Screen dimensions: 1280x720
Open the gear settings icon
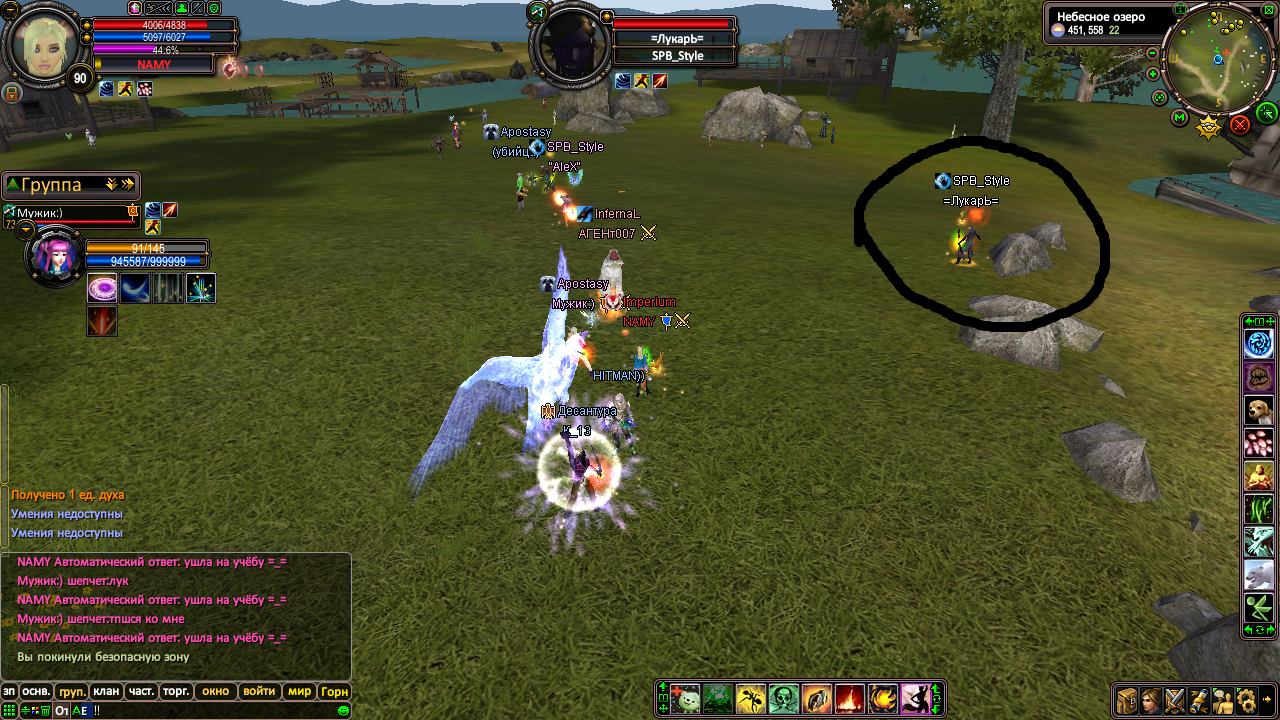(x=1245, y=700)
